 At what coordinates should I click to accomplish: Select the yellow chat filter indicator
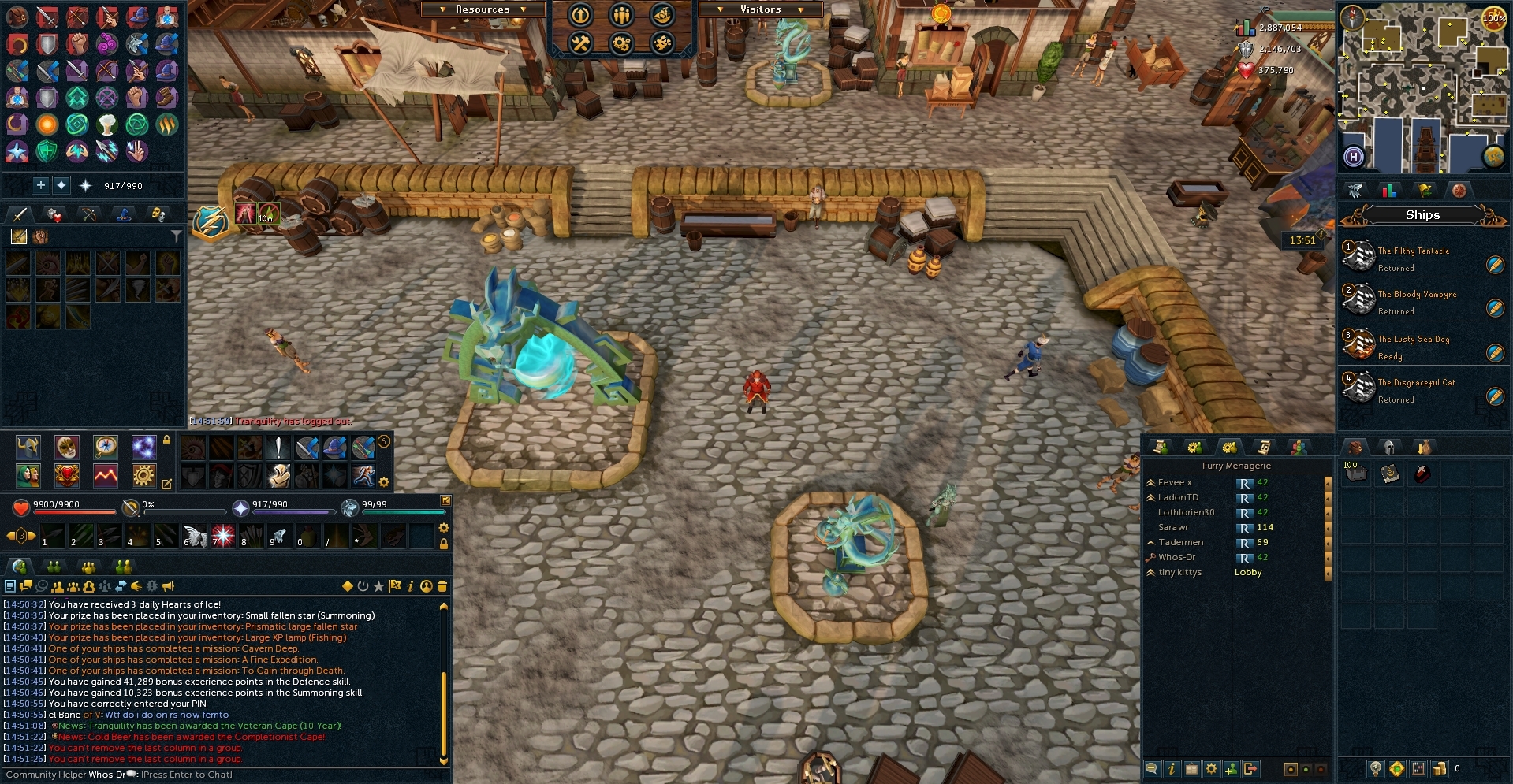pos(347,586)
